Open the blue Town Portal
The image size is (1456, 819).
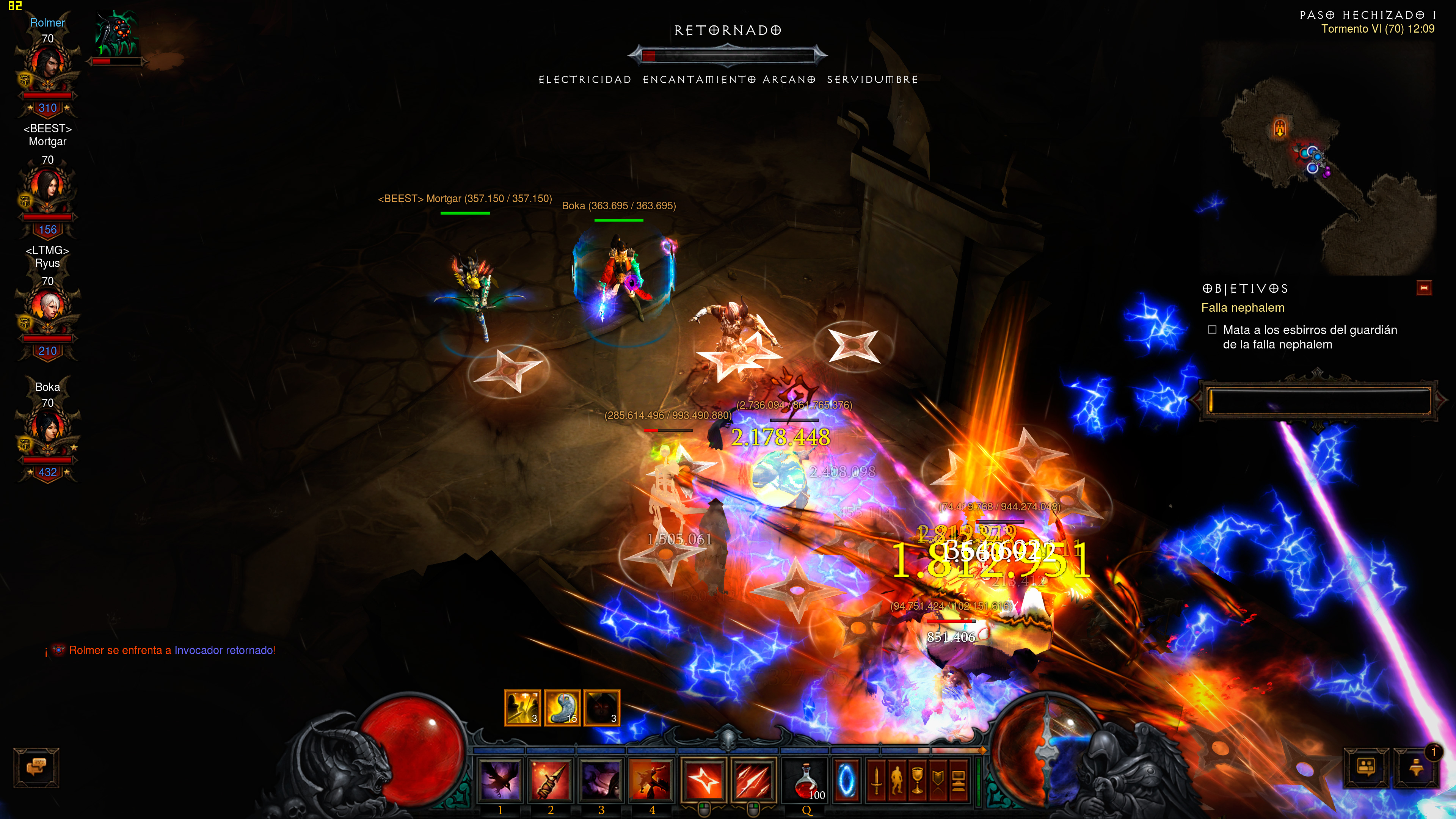tap(846, 781)
